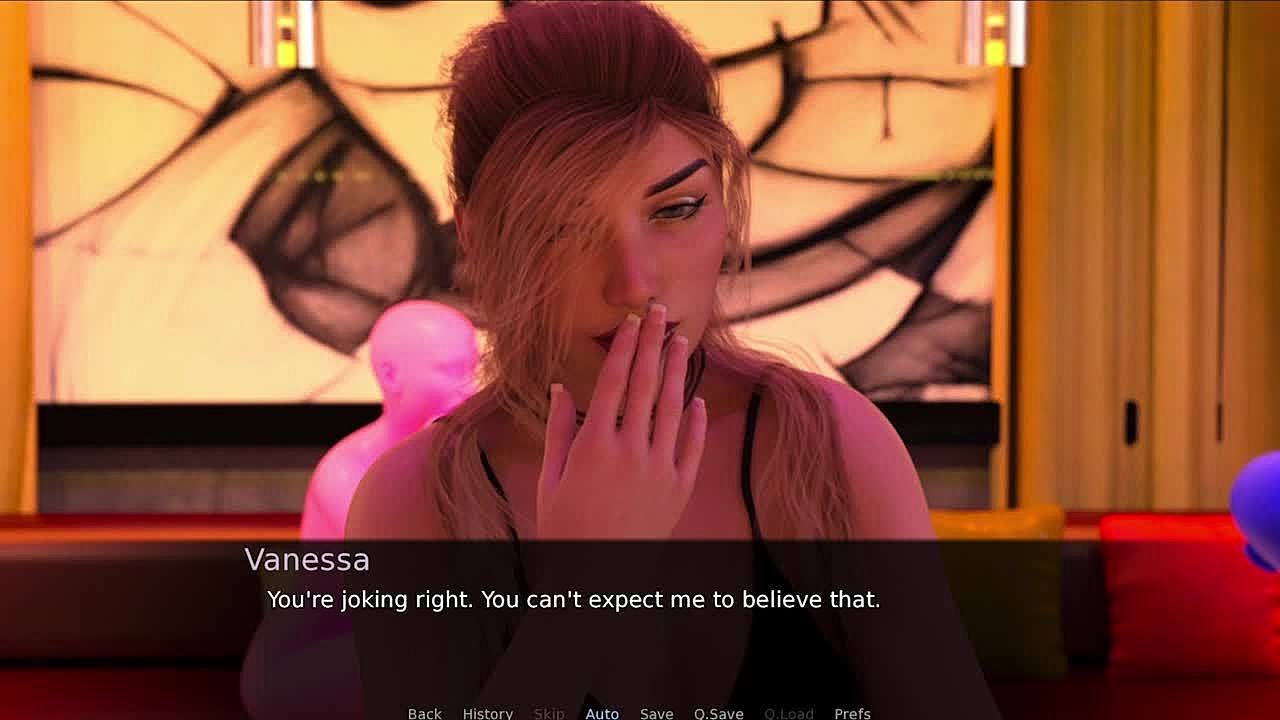1280x720 pixels.
Task: Toggle Auto dialogue advance
Action: coord(602,713)
